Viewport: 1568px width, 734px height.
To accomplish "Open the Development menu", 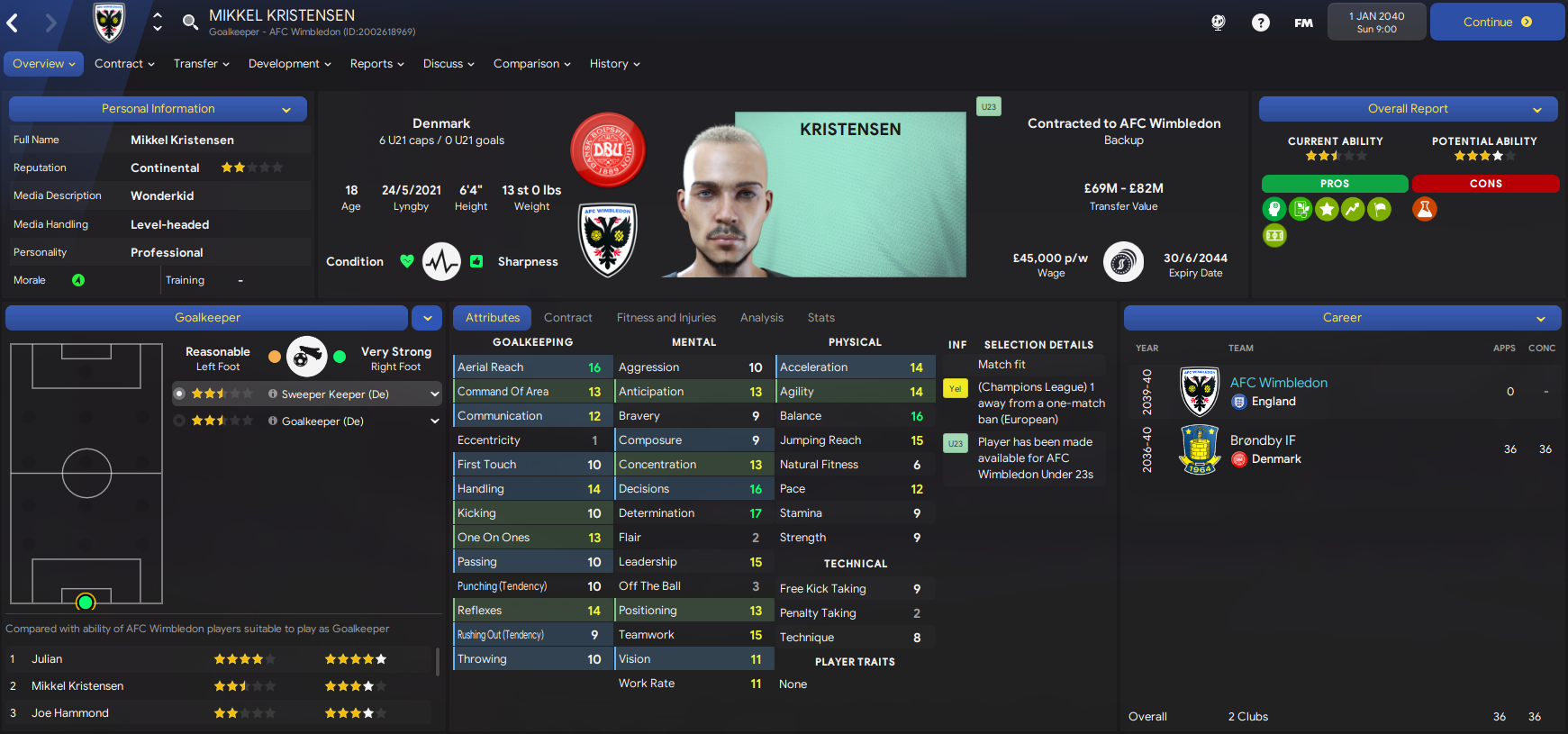I will tap(289, 64).
